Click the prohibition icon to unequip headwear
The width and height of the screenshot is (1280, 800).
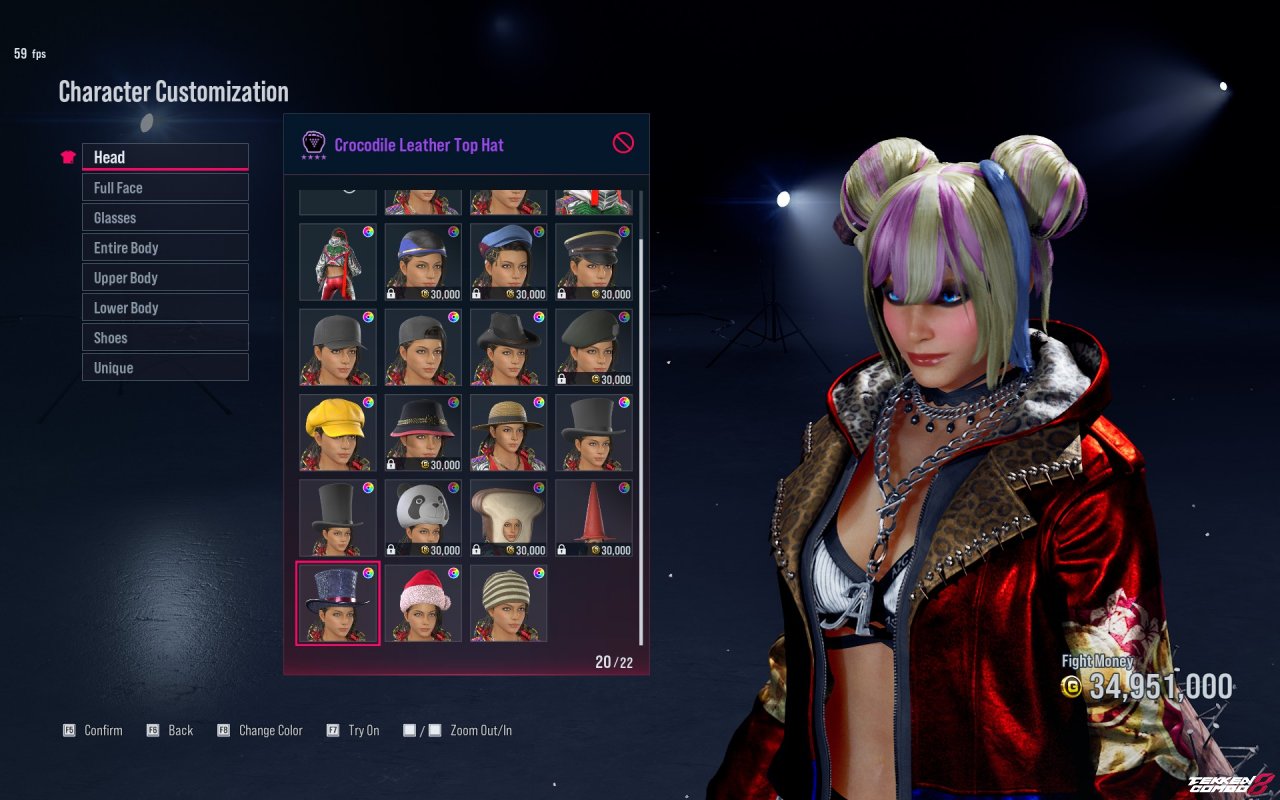click(x=622, y=143)
